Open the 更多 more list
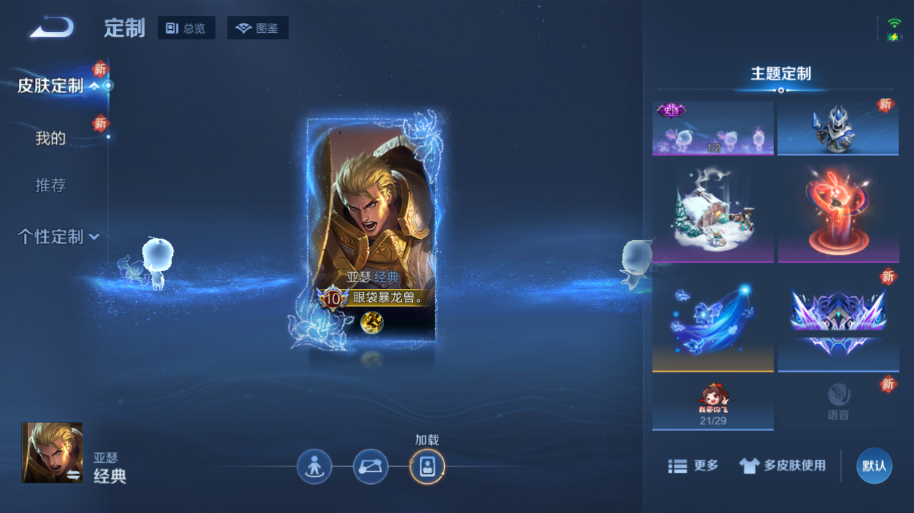This screenshot has width=914, height=513. pyautogui.click(x=693, y=466)
